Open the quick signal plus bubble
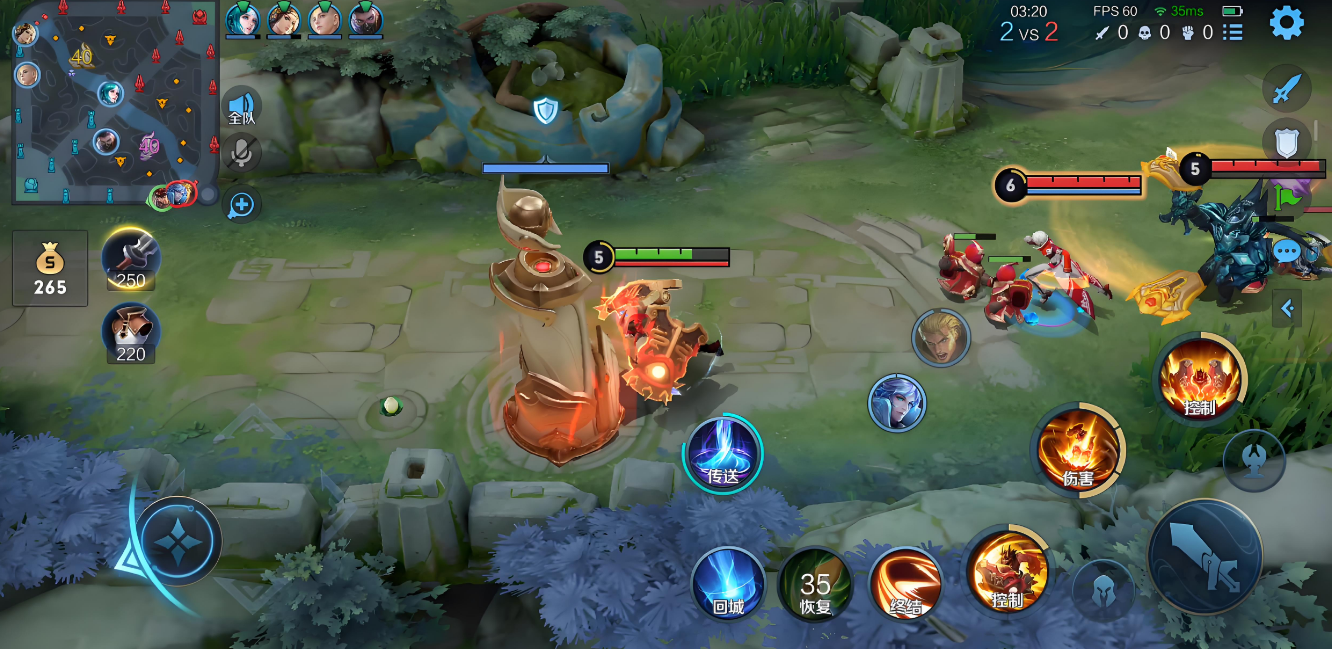Viewport: 1332px width, 649px height. point(242,205)
